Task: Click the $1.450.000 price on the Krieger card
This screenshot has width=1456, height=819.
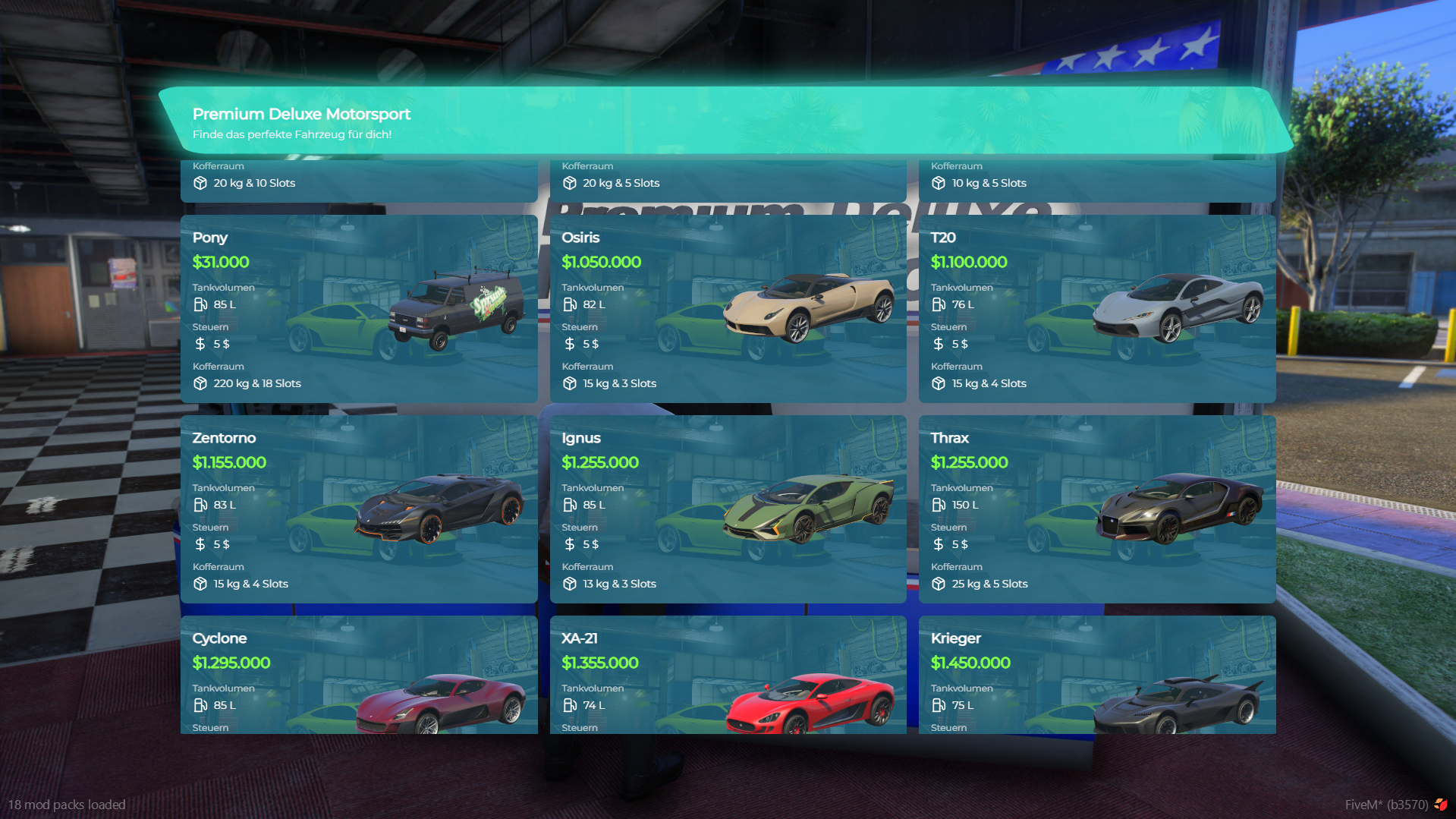Action: (970, 663)
